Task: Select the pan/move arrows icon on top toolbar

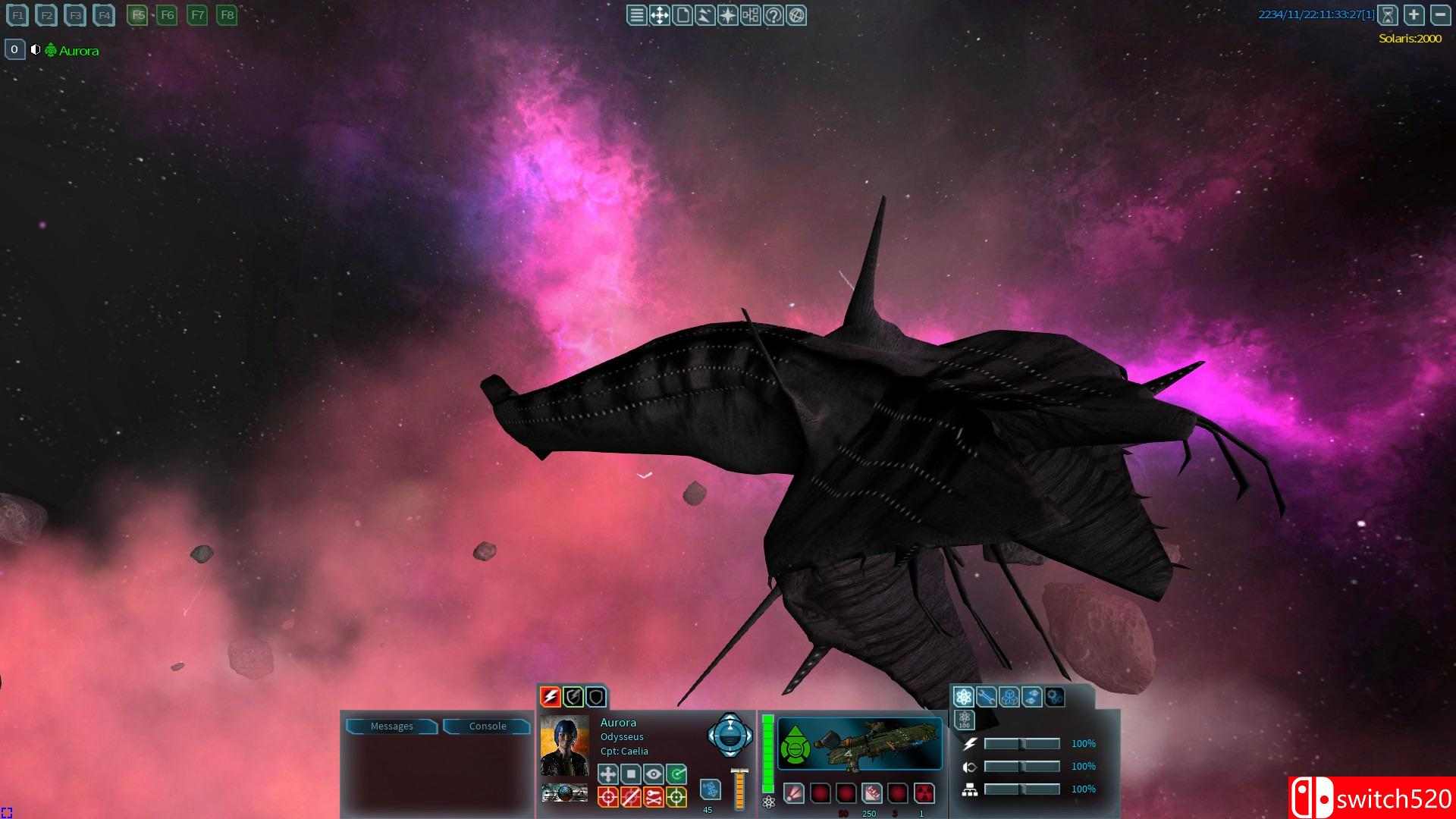Action: click(x=659, y=15)
